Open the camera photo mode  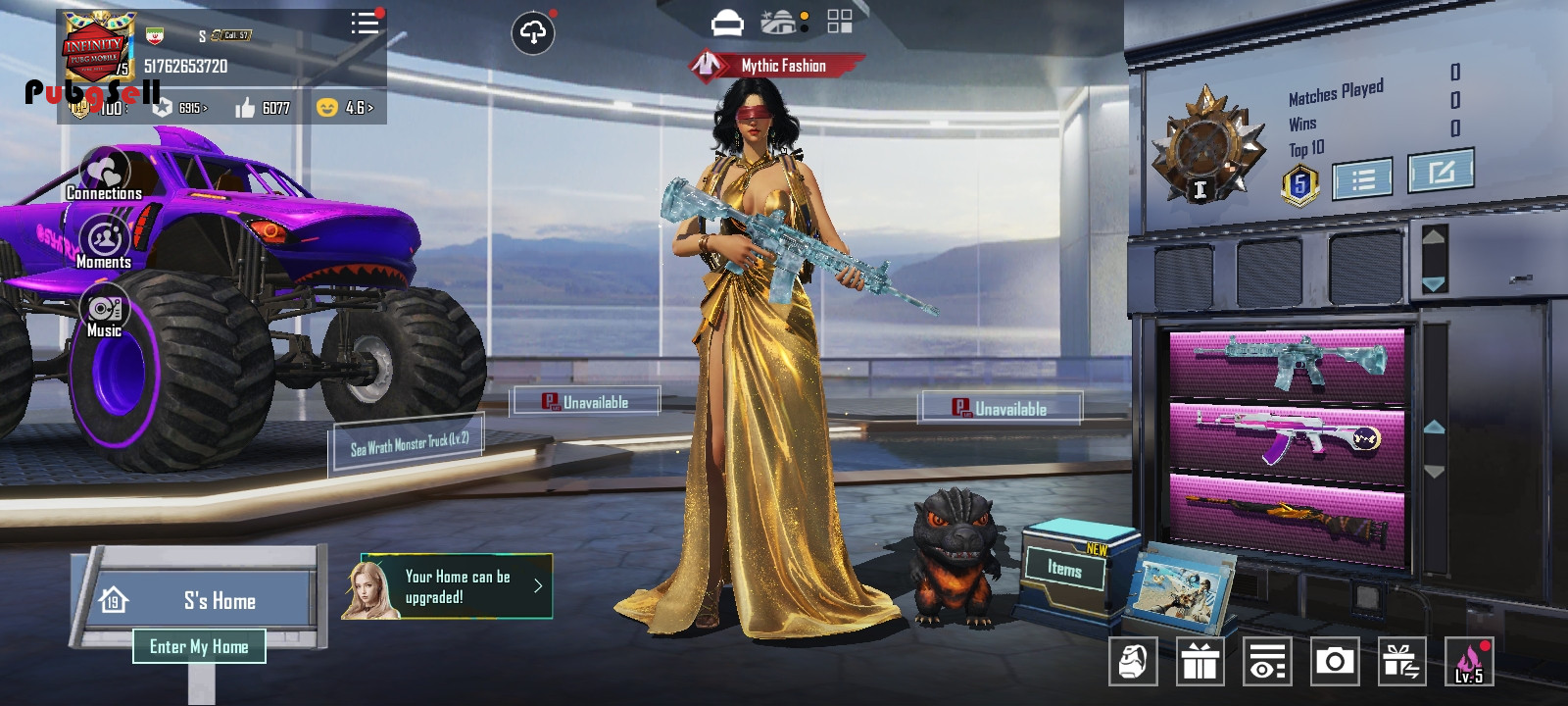pos(1334,662)
